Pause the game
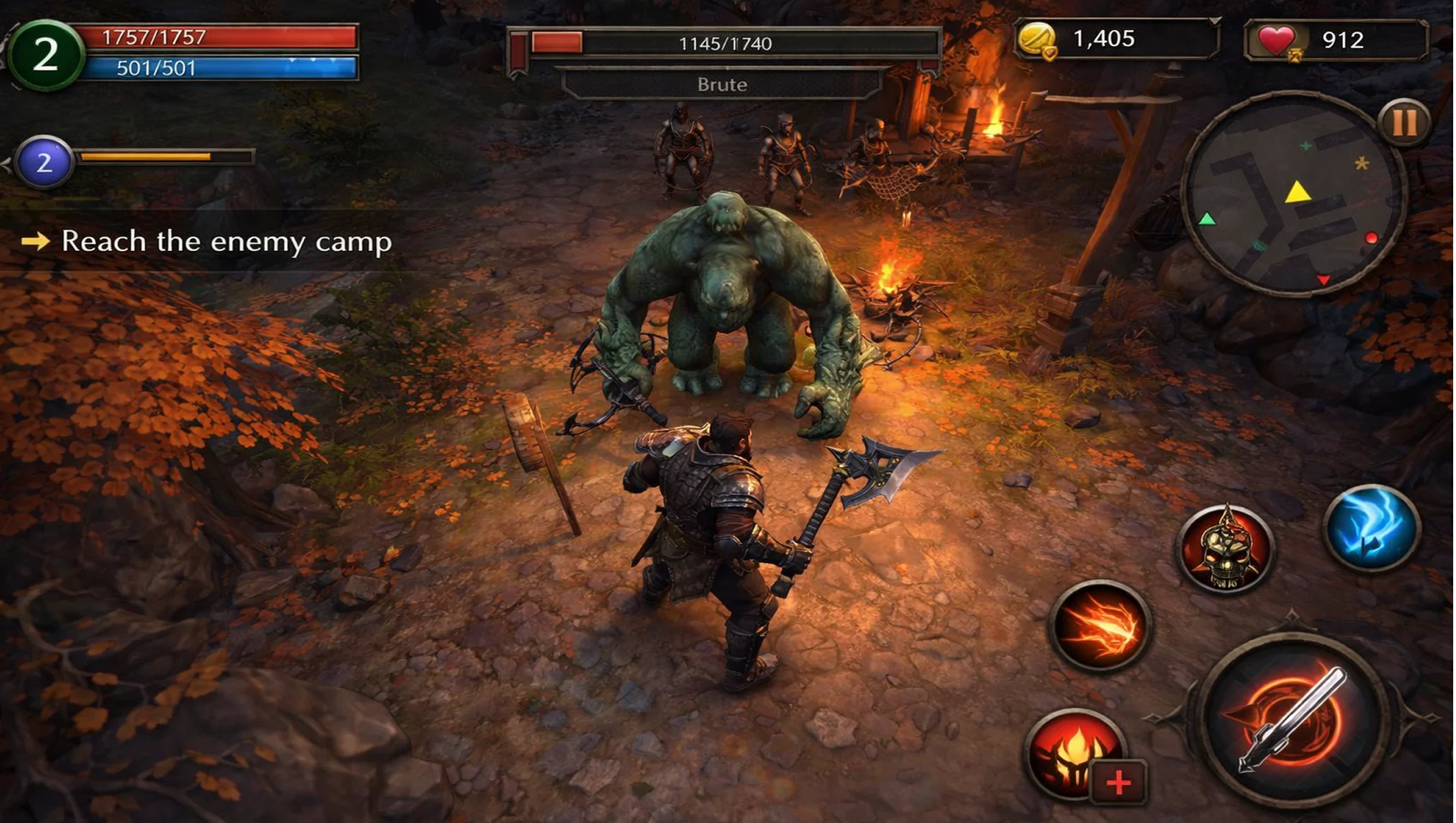The image size is (1456, 823). 1404,123
